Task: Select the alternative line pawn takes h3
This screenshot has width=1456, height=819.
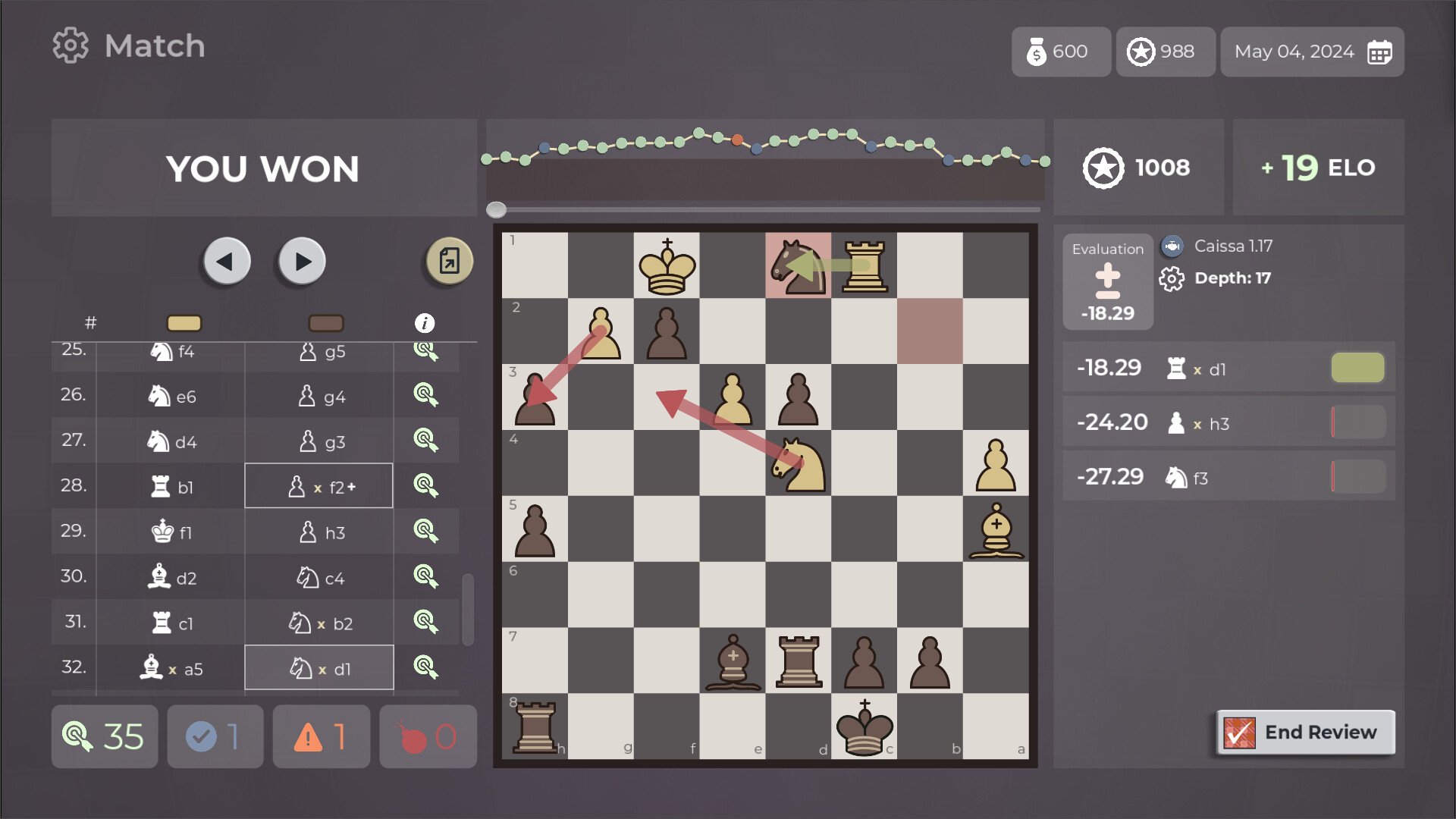Action: click(x=1228, y=422)
